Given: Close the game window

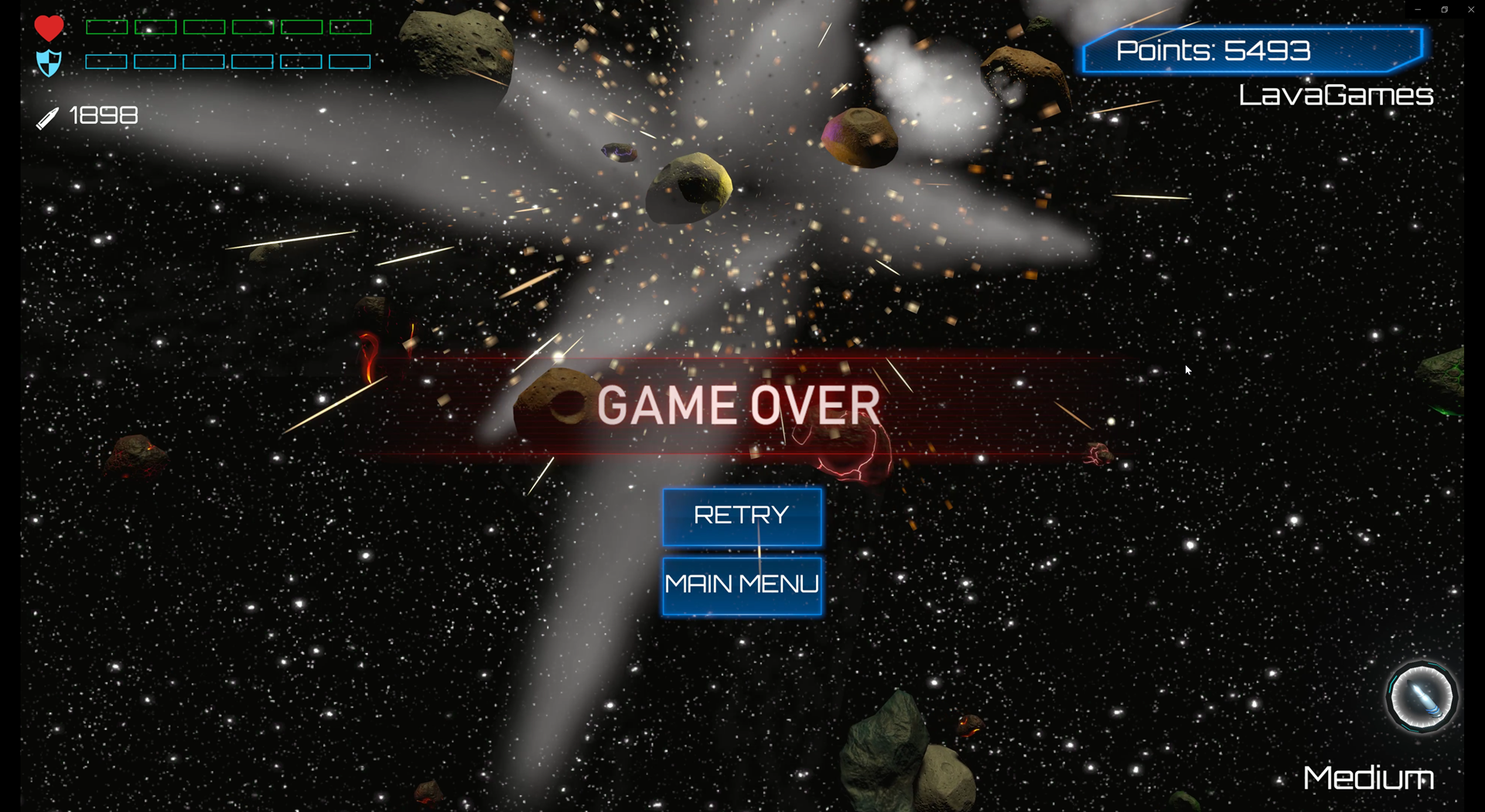Looking at the screenshot, I should 1470,10.
